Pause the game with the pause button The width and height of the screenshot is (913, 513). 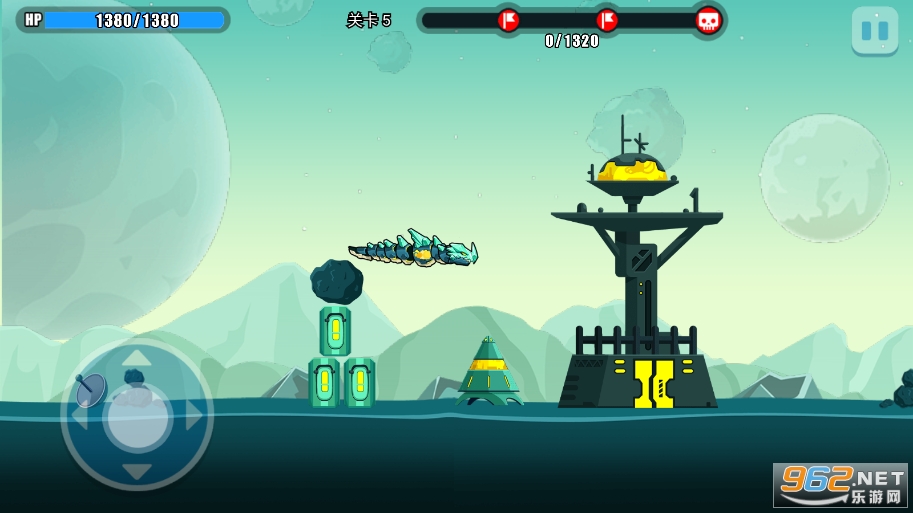875,31
